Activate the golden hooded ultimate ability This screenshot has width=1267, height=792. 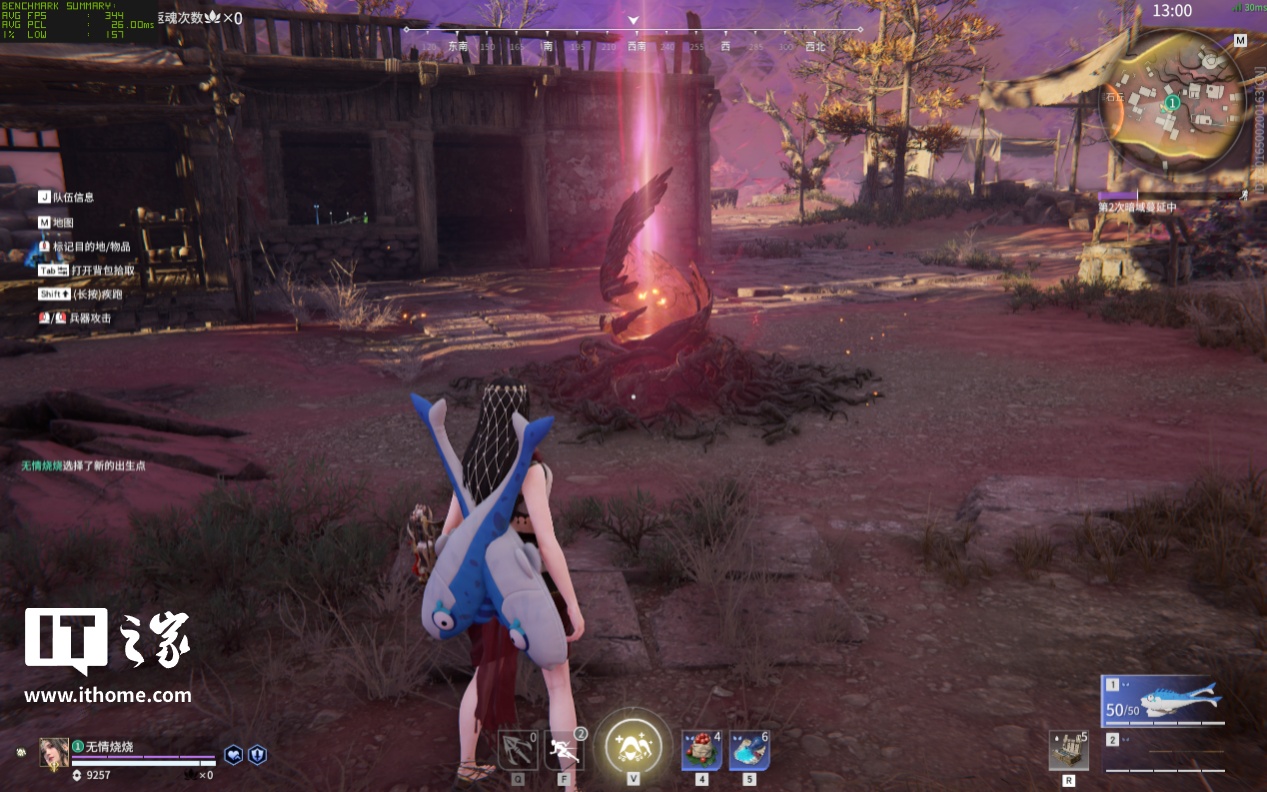633,745
